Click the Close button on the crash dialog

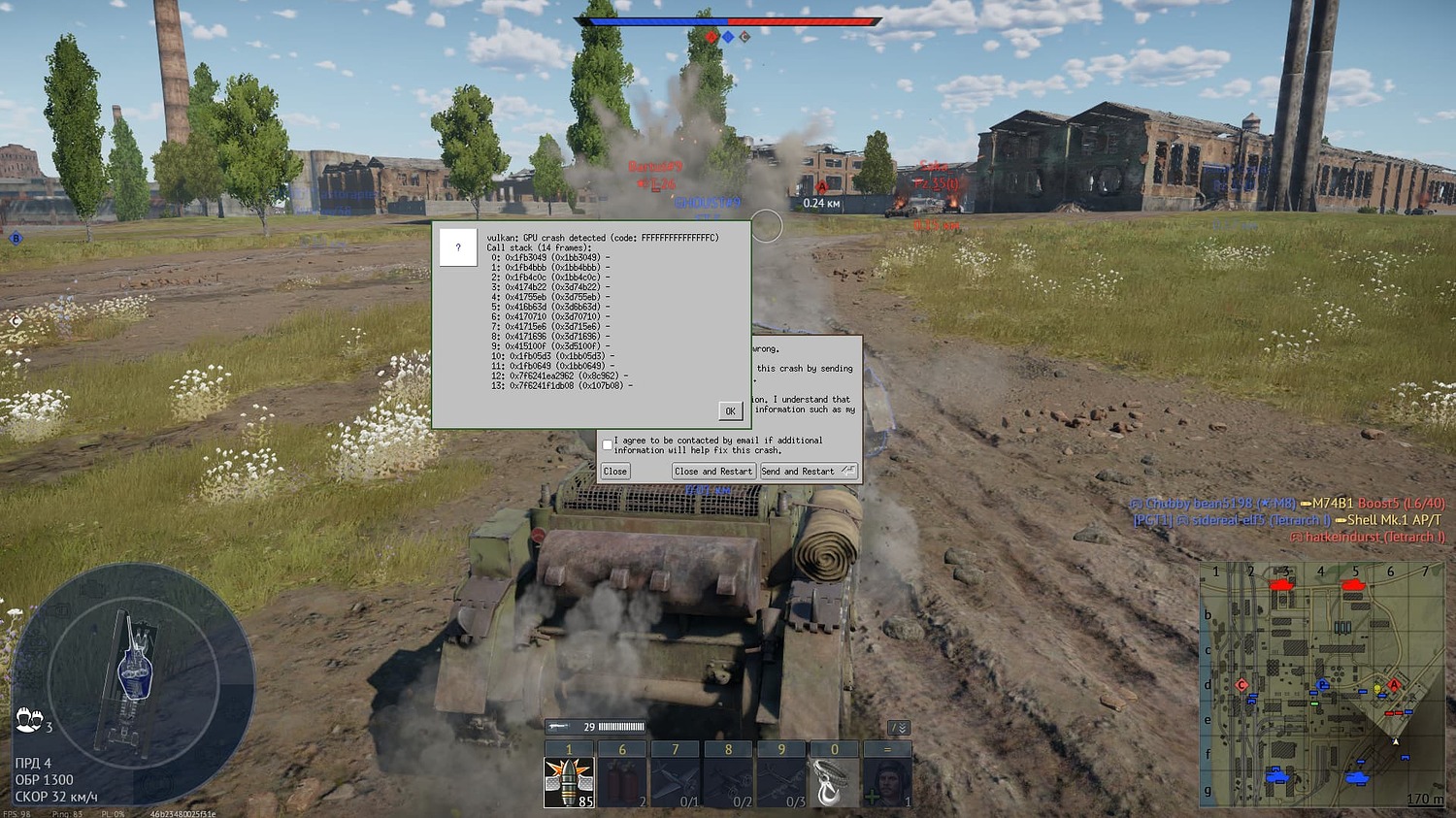615,471
